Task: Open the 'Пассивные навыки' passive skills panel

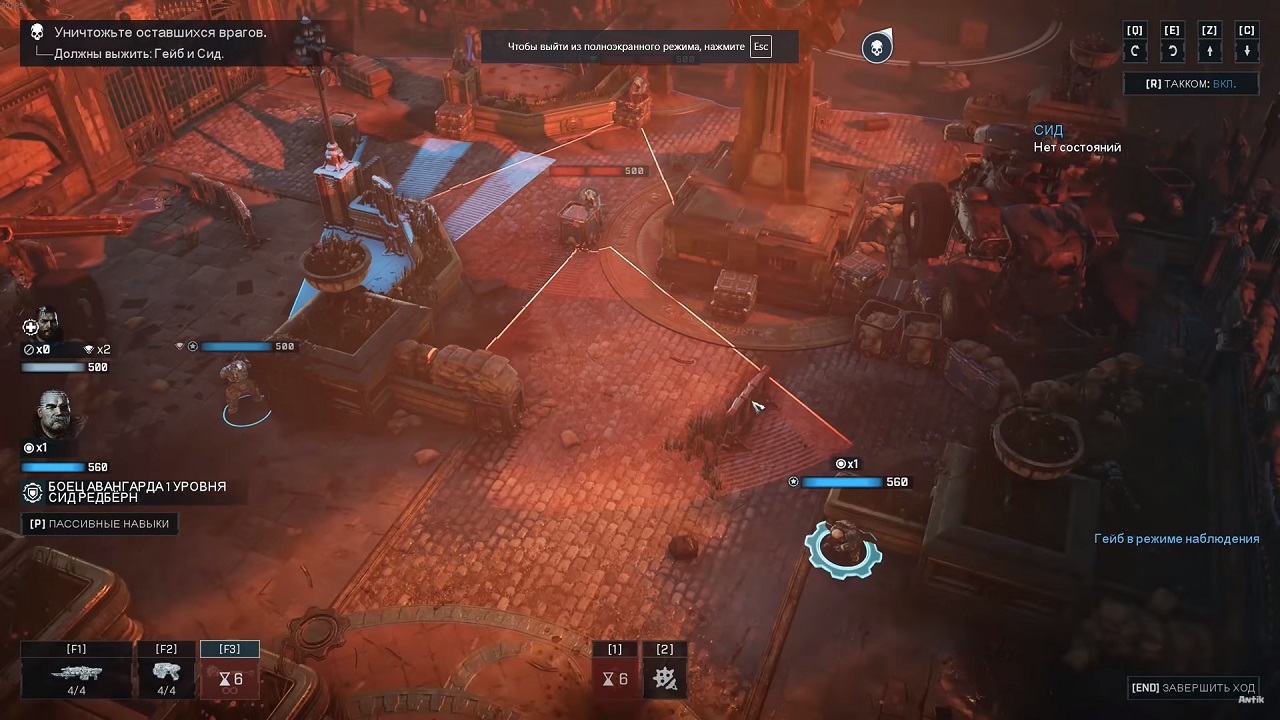Action: pos(99,524)
